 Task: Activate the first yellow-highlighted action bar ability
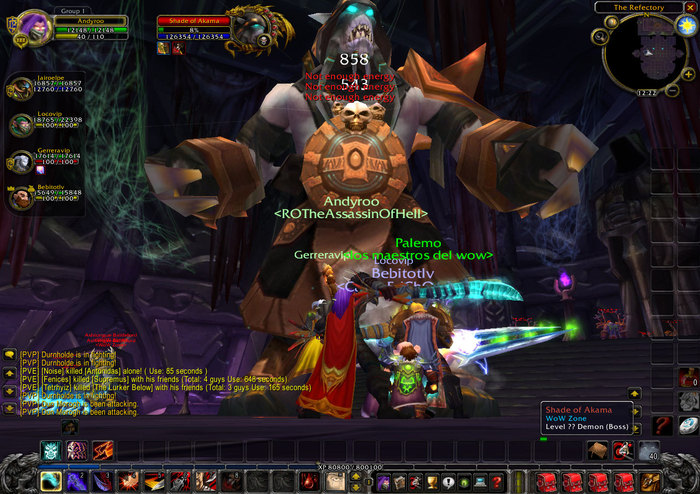pos(50,482)
